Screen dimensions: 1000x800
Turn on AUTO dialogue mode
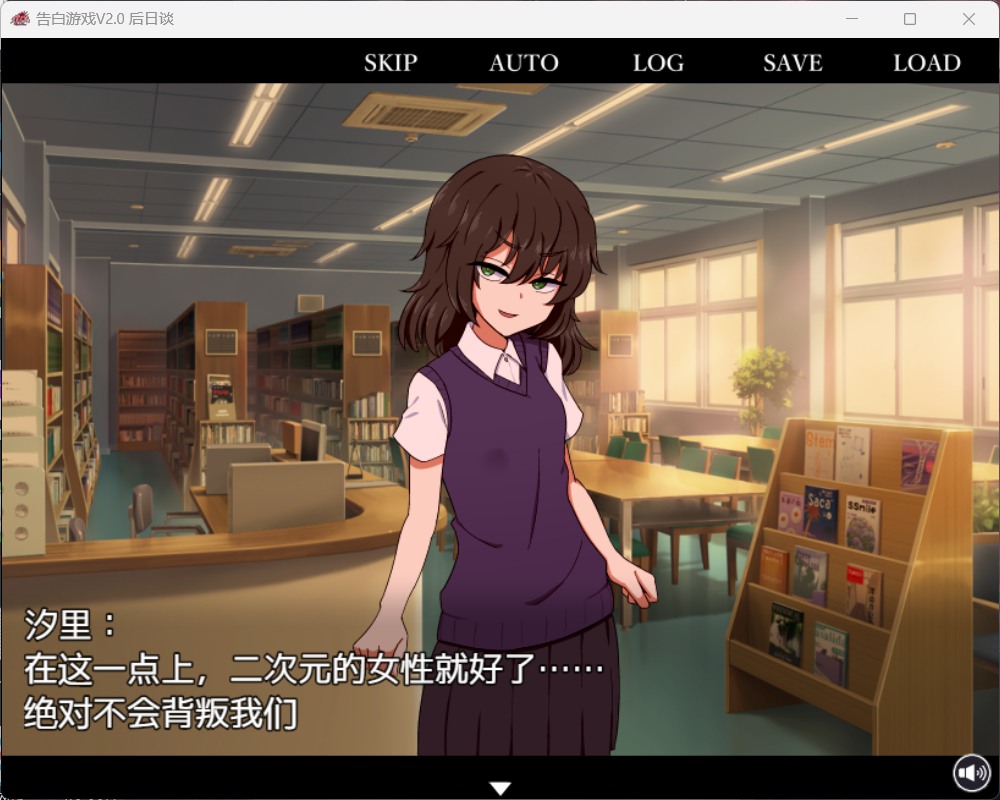point(523,63)
